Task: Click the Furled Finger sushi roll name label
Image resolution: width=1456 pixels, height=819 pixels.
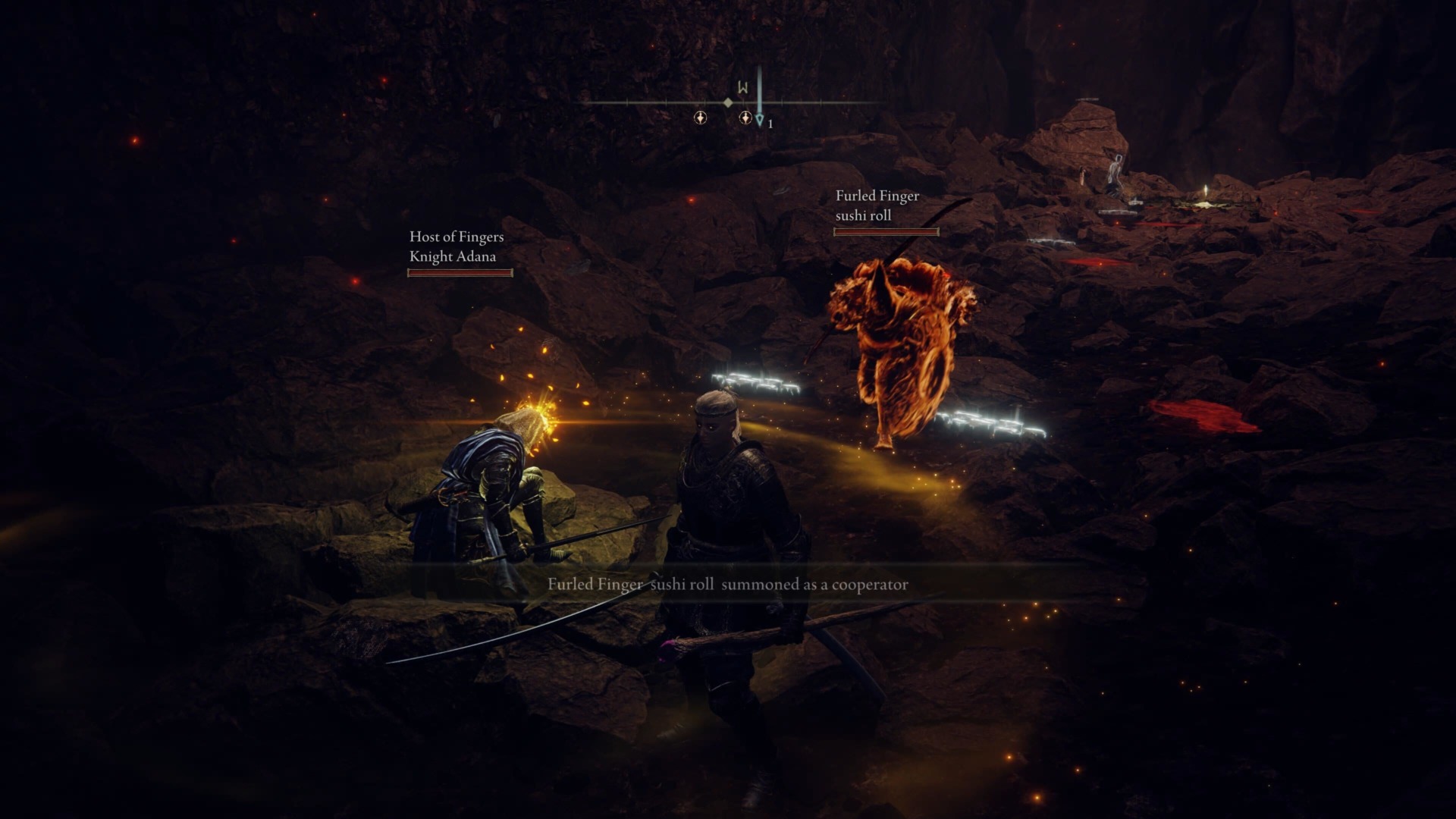Action: tap(876, 206)
